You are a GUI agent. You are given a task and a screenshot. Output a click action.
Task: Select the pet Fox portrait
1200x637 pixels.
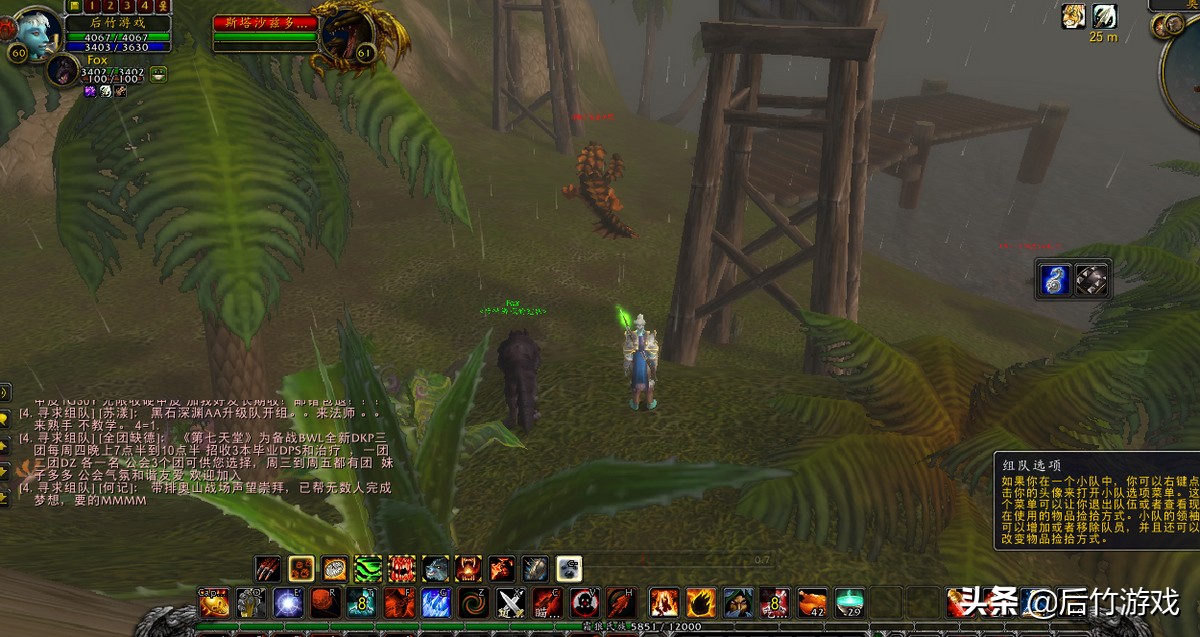pyautogui.click(x=63, y=70)
